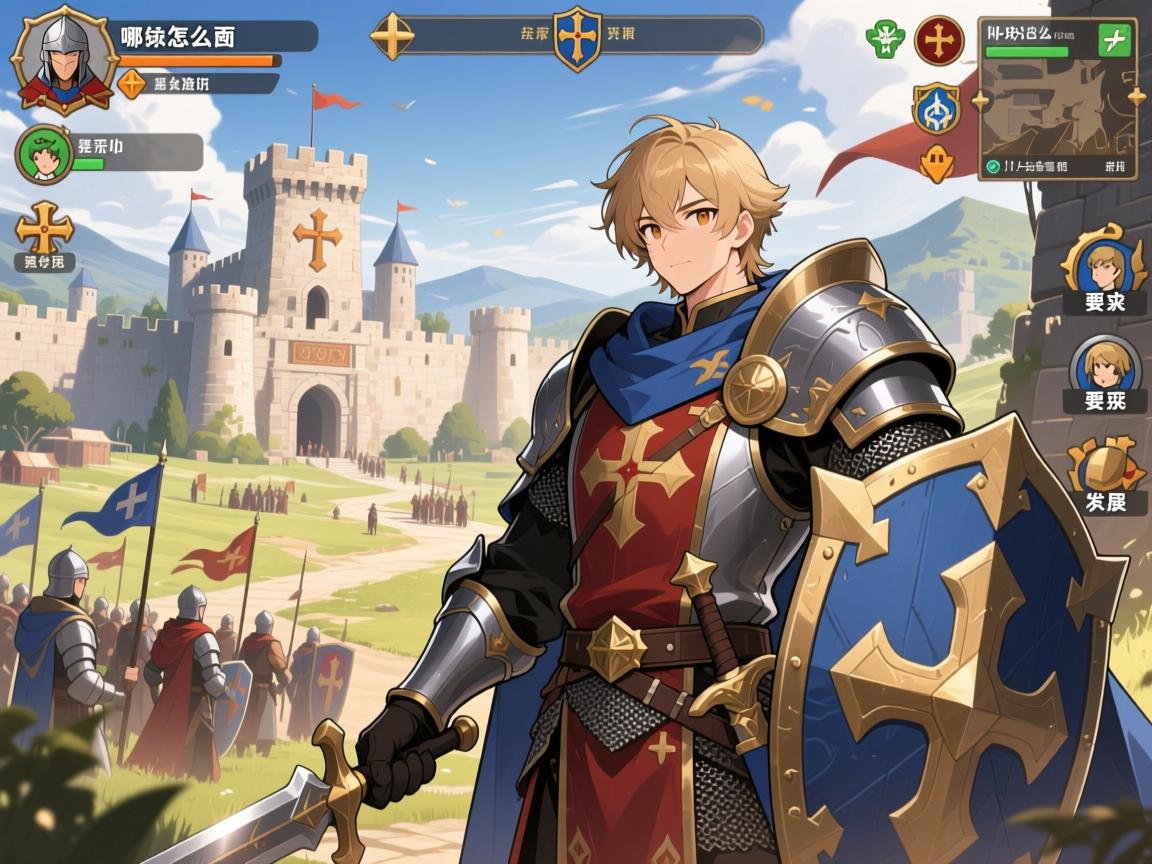Click the helmeted knight player portrait
This screenshot has height=864, width=1152.
click(63, 60)
